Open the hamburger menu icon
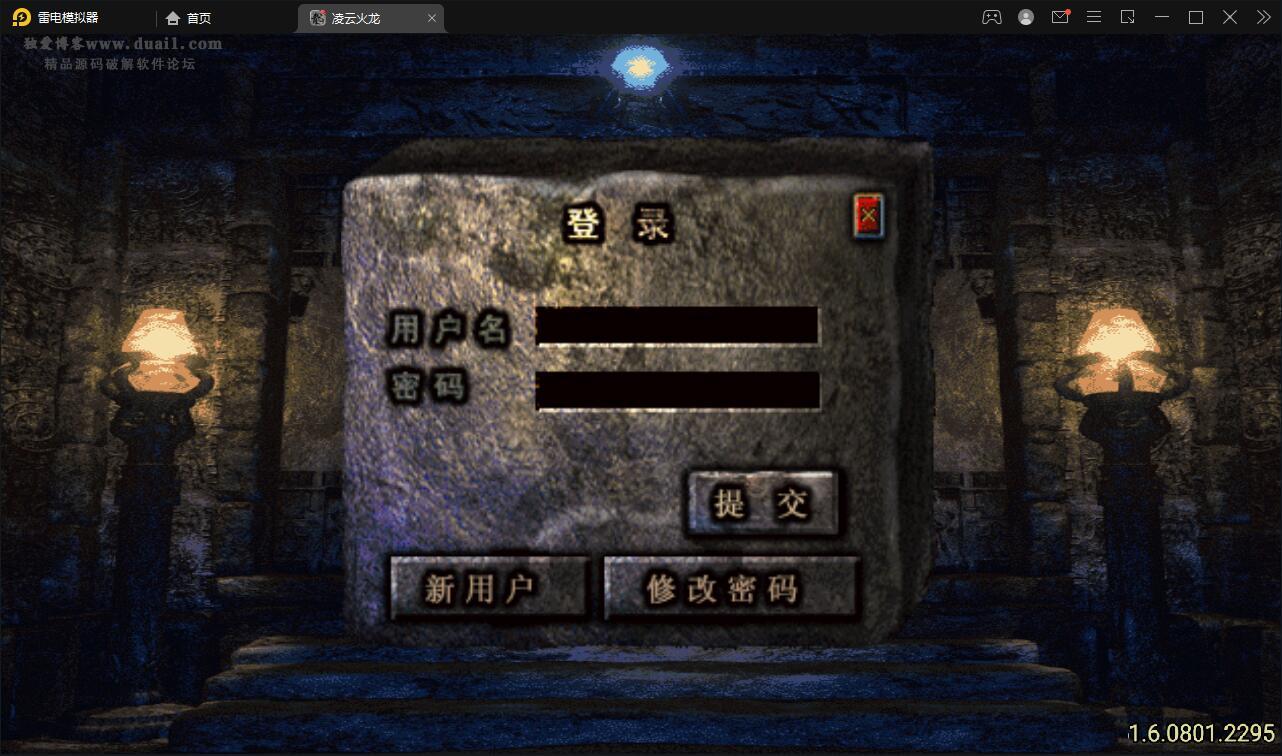The width and height of the screenshot is (1282, 756). point(1094,17)
